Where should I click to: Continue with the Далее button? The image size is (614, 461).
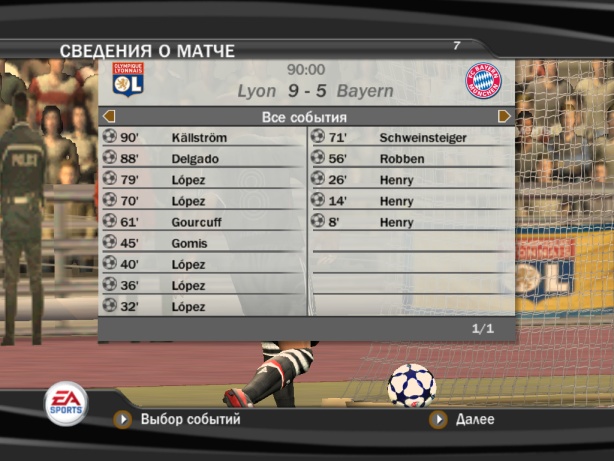pos(474,420)
